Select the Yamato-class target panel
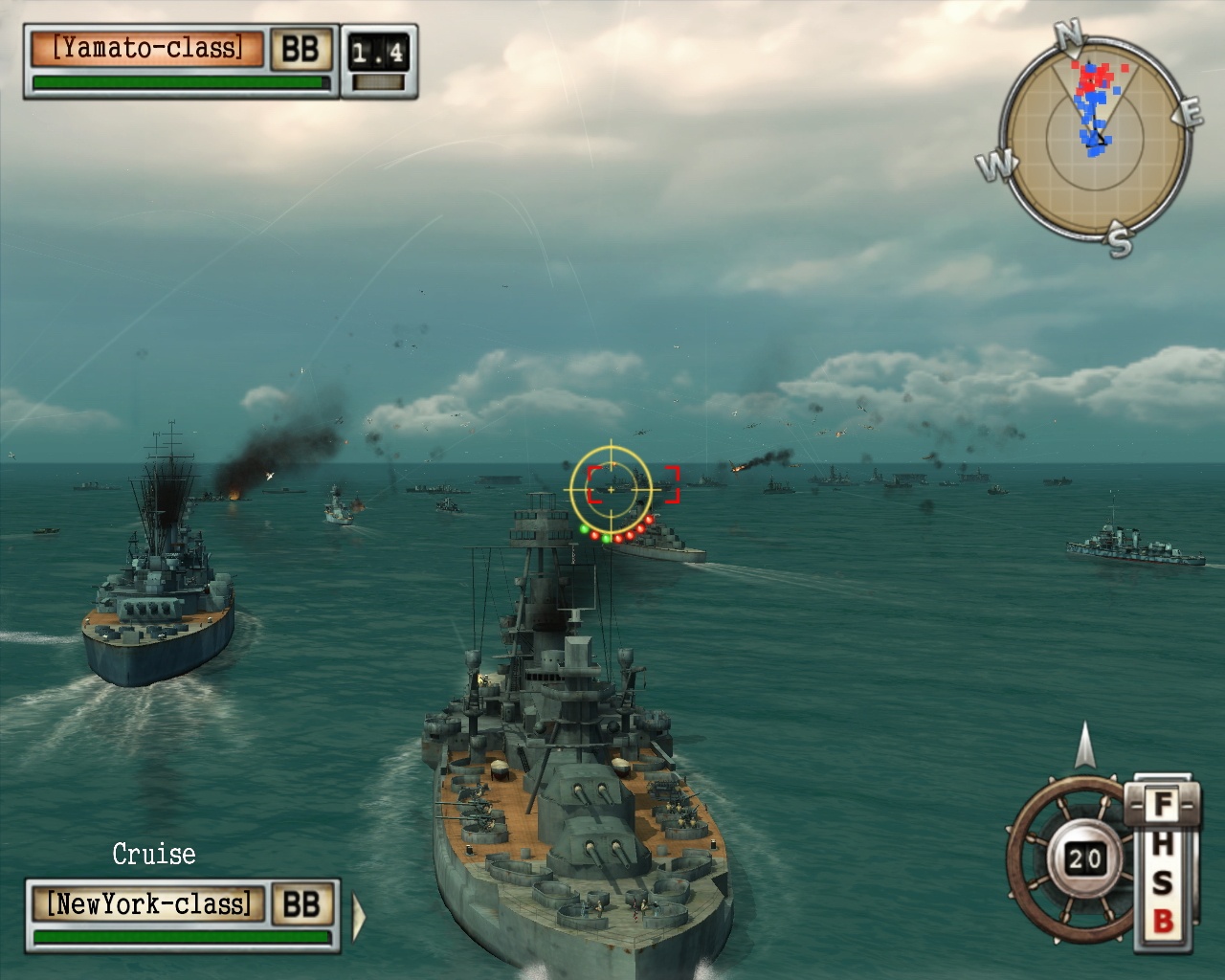The height and width of the screenshot is (980, 1225). coord(146,49)
